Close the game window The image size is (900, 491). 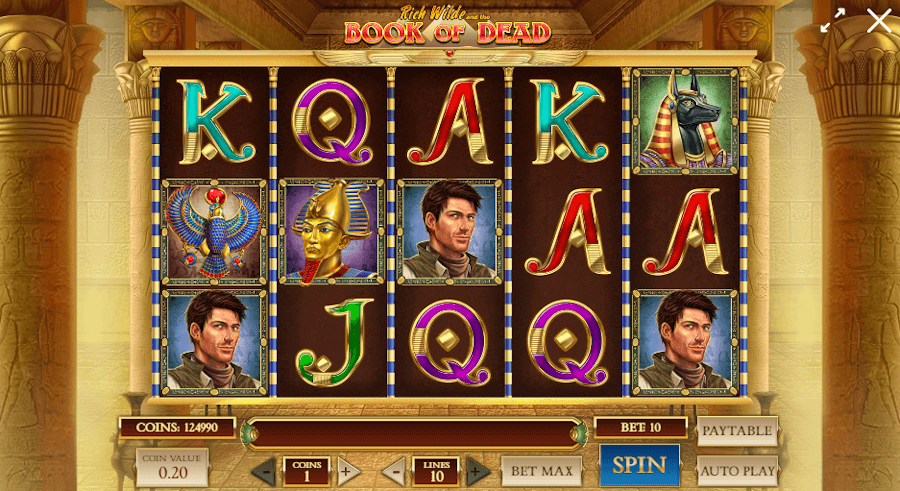879,21
